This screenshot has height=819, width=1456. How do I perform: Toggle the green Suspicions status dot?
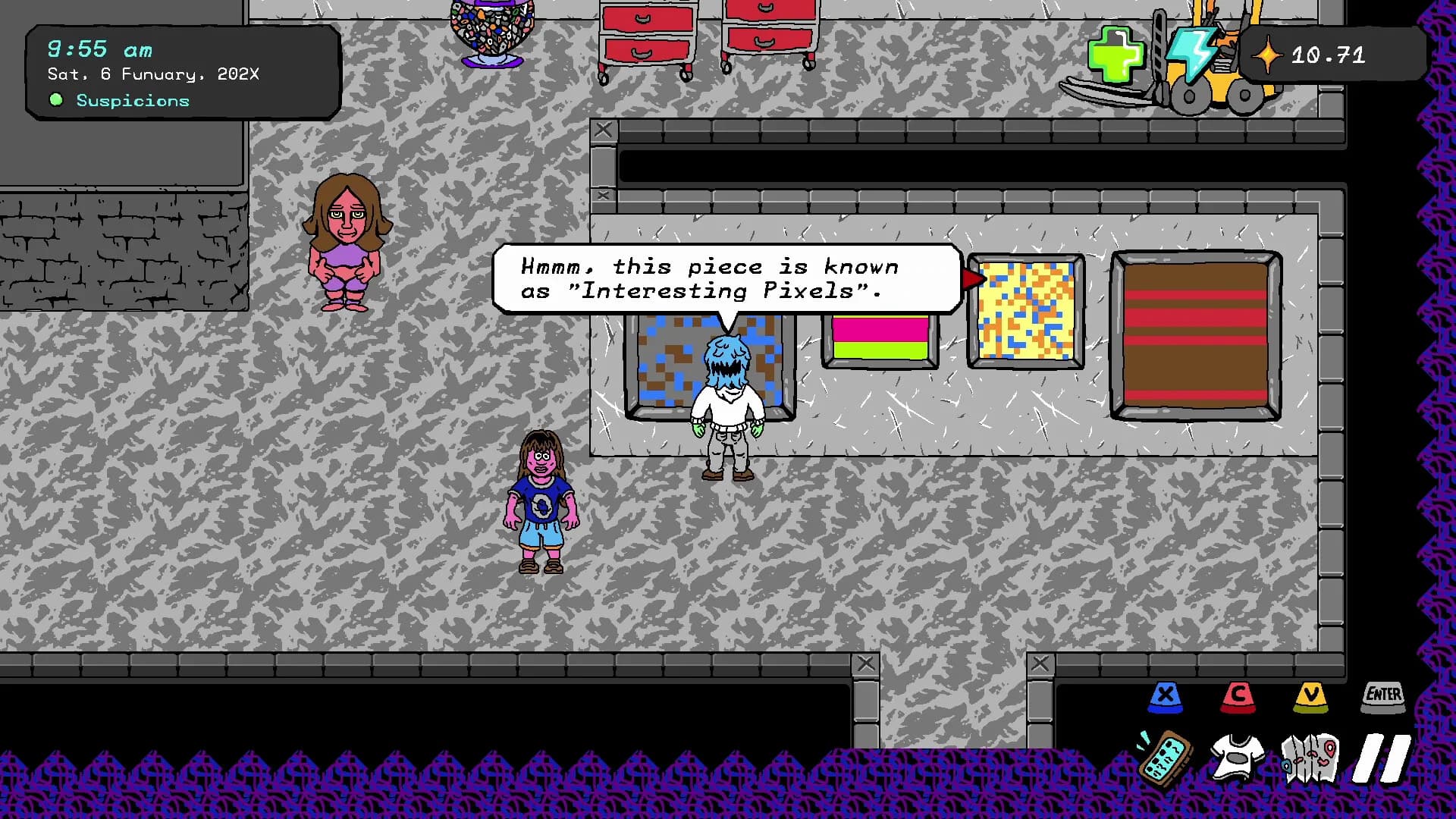(x=56, y=99)
